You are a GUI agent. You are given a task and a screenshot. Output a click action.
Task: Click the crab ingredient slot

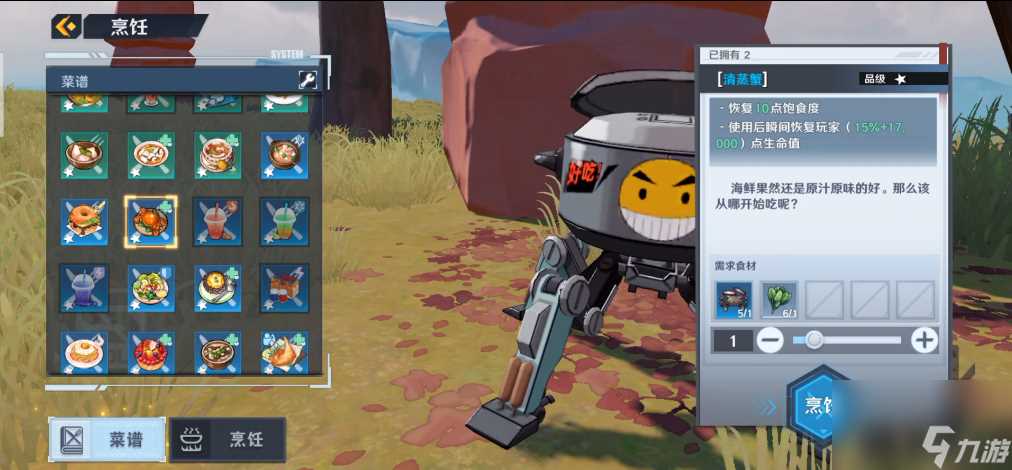pyautogui.click(x=734, y=300)
